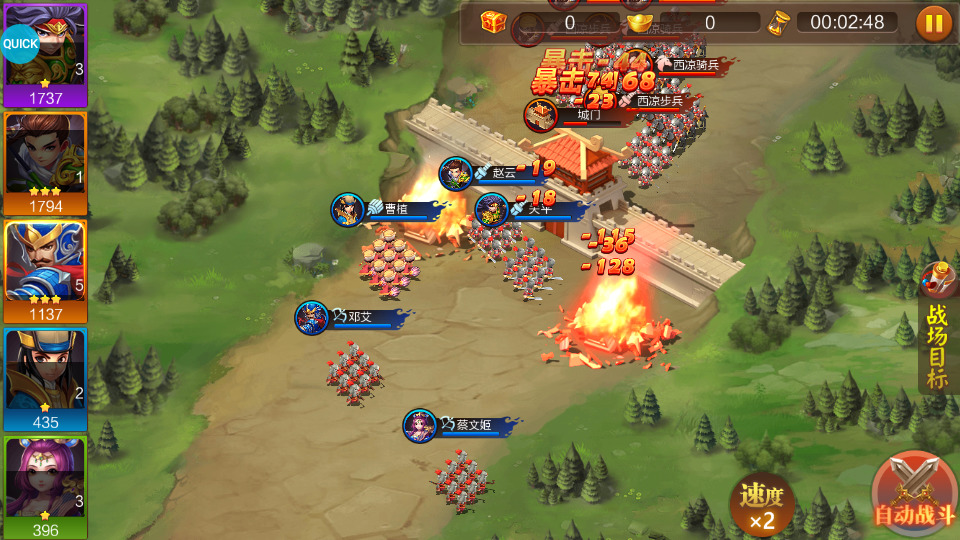Select the purple hero card with 1737
This screenshot has width=960, height=540.
[46, 56]
